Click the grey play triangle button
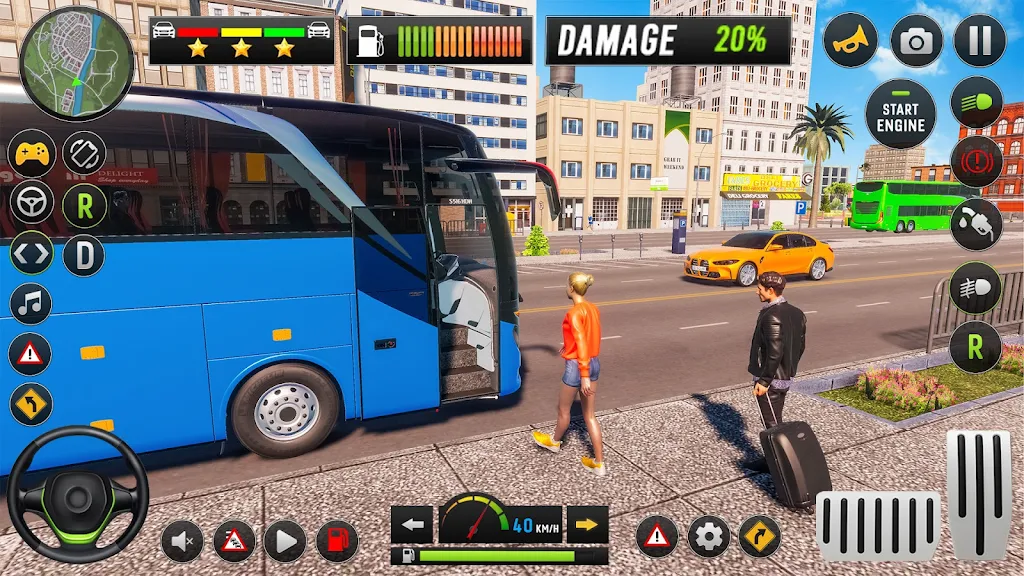This screenshot has height=576, width=1024. [x=285, y=541]
